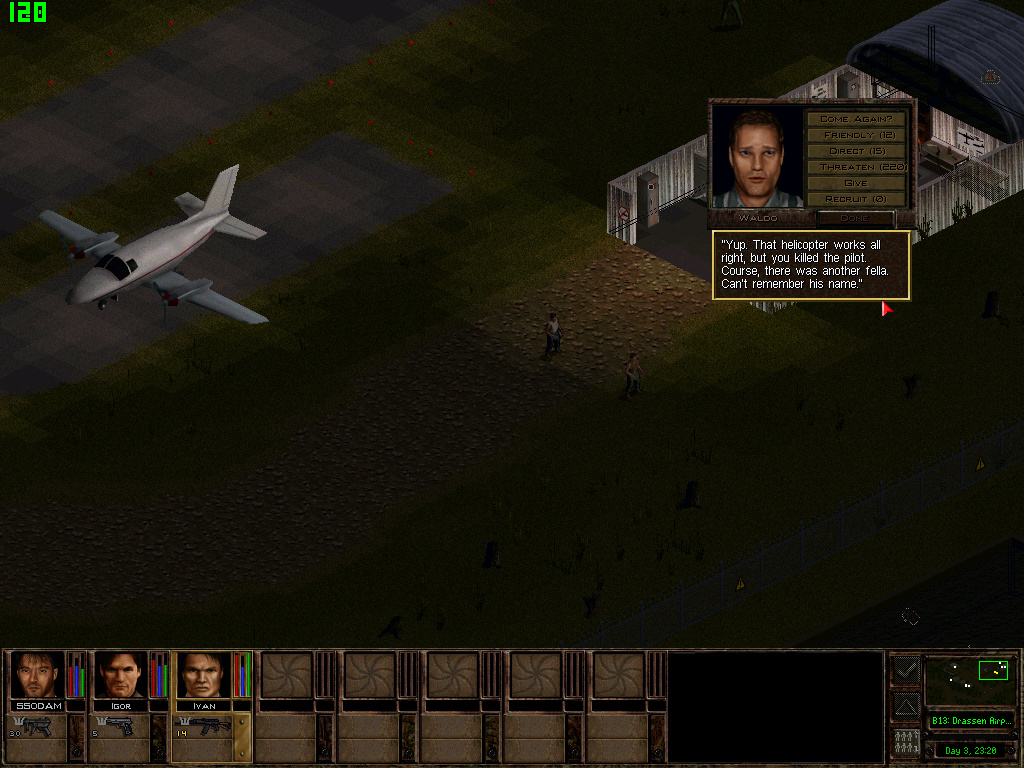The width and height of the screenshot is (1024, 768).
Task: Open 550DAM's submachine gun hand slot
Action: (x=37, y=727)
